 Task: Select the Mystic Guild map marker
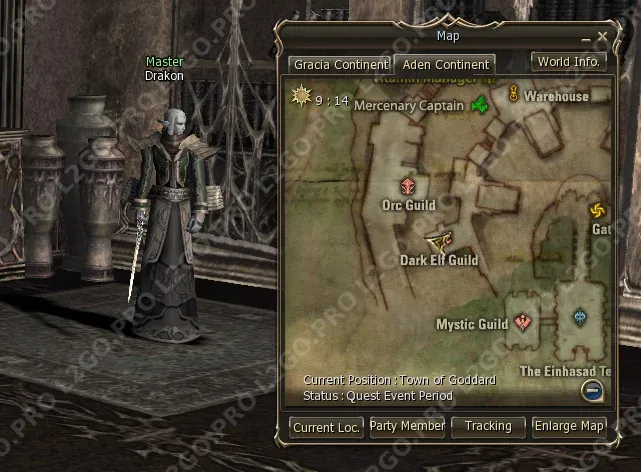click(x=523, y=323)
